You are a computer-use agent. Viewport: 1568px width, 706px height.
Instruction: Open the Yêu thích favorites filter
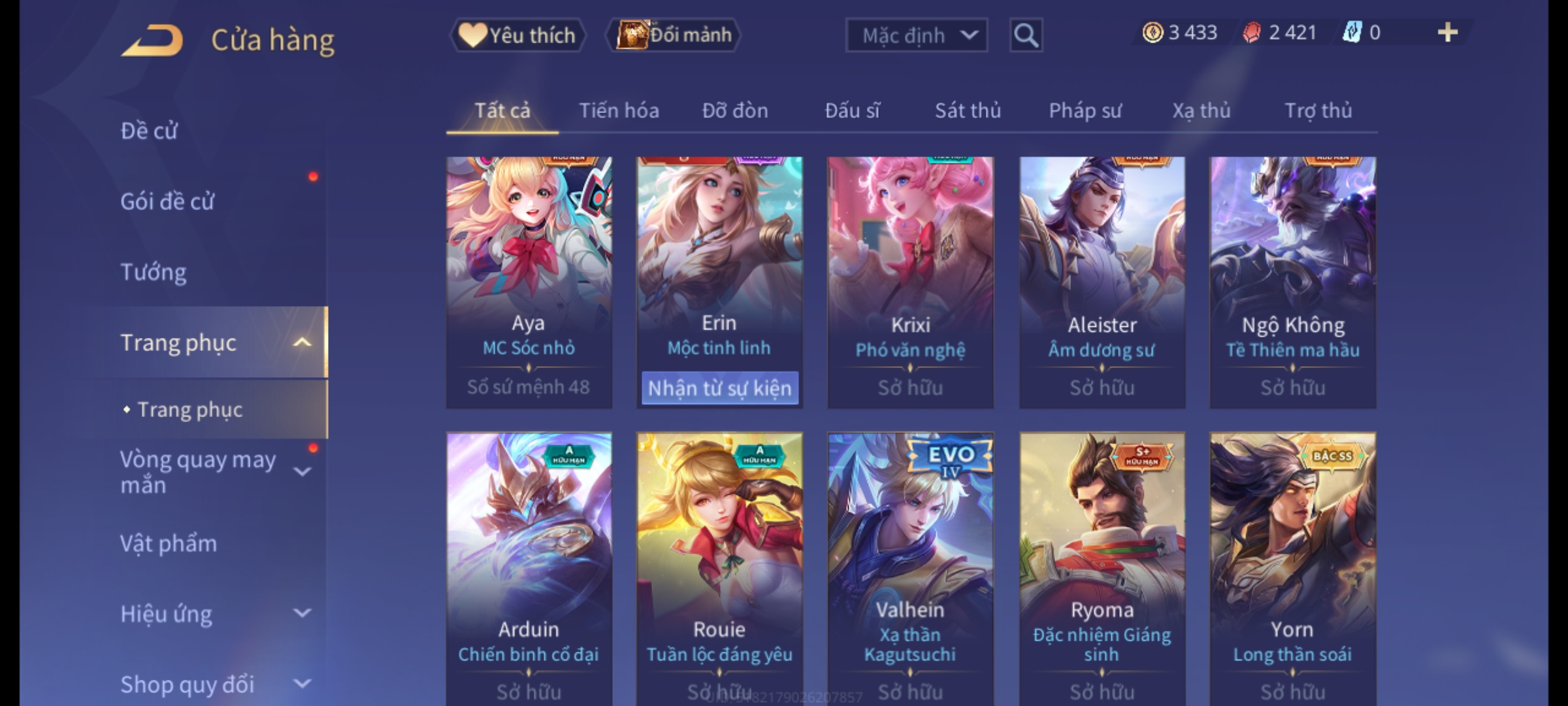coord(518,35)
